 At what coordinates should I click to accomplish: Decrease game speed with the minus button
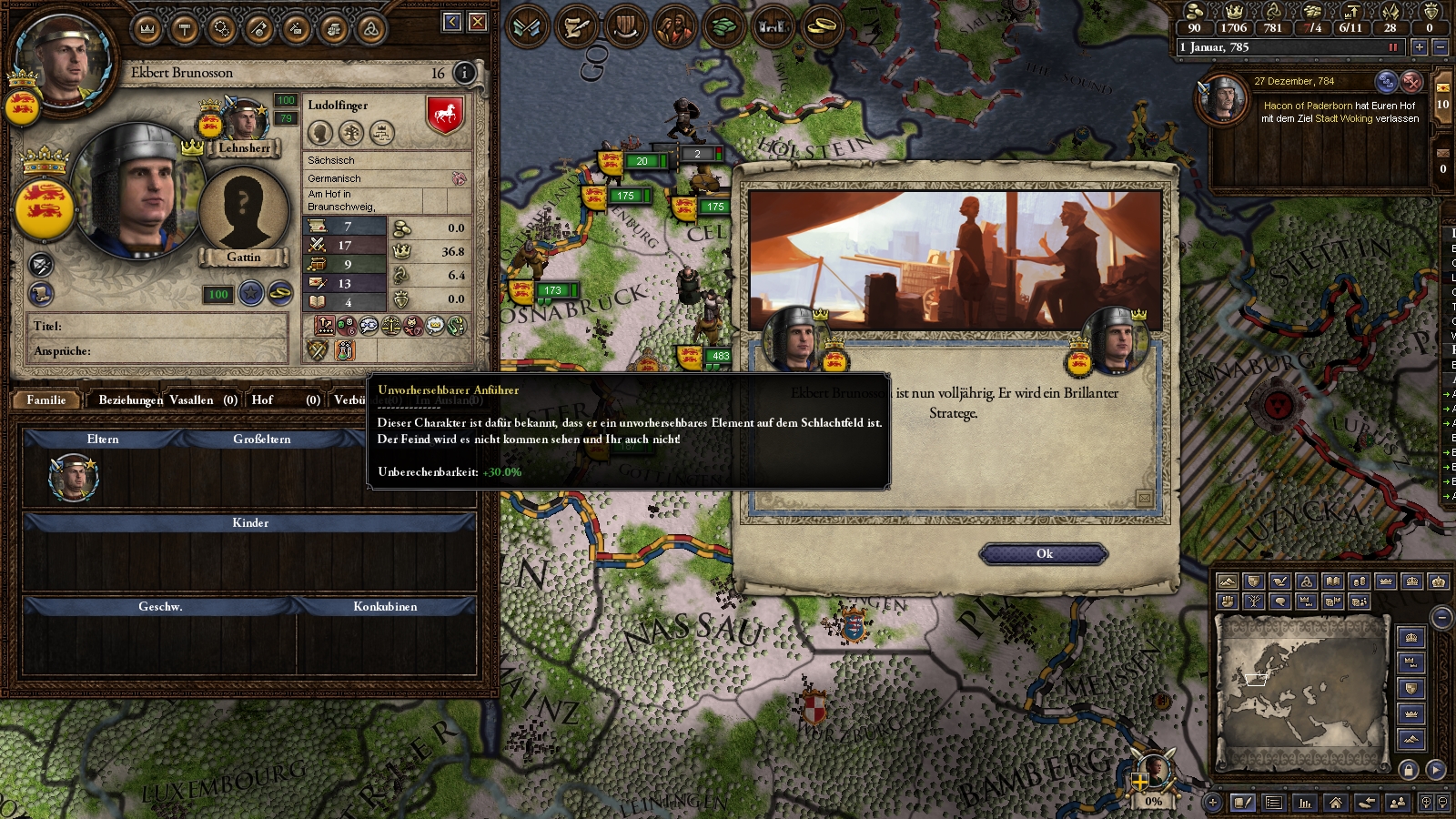point(1440,47)
